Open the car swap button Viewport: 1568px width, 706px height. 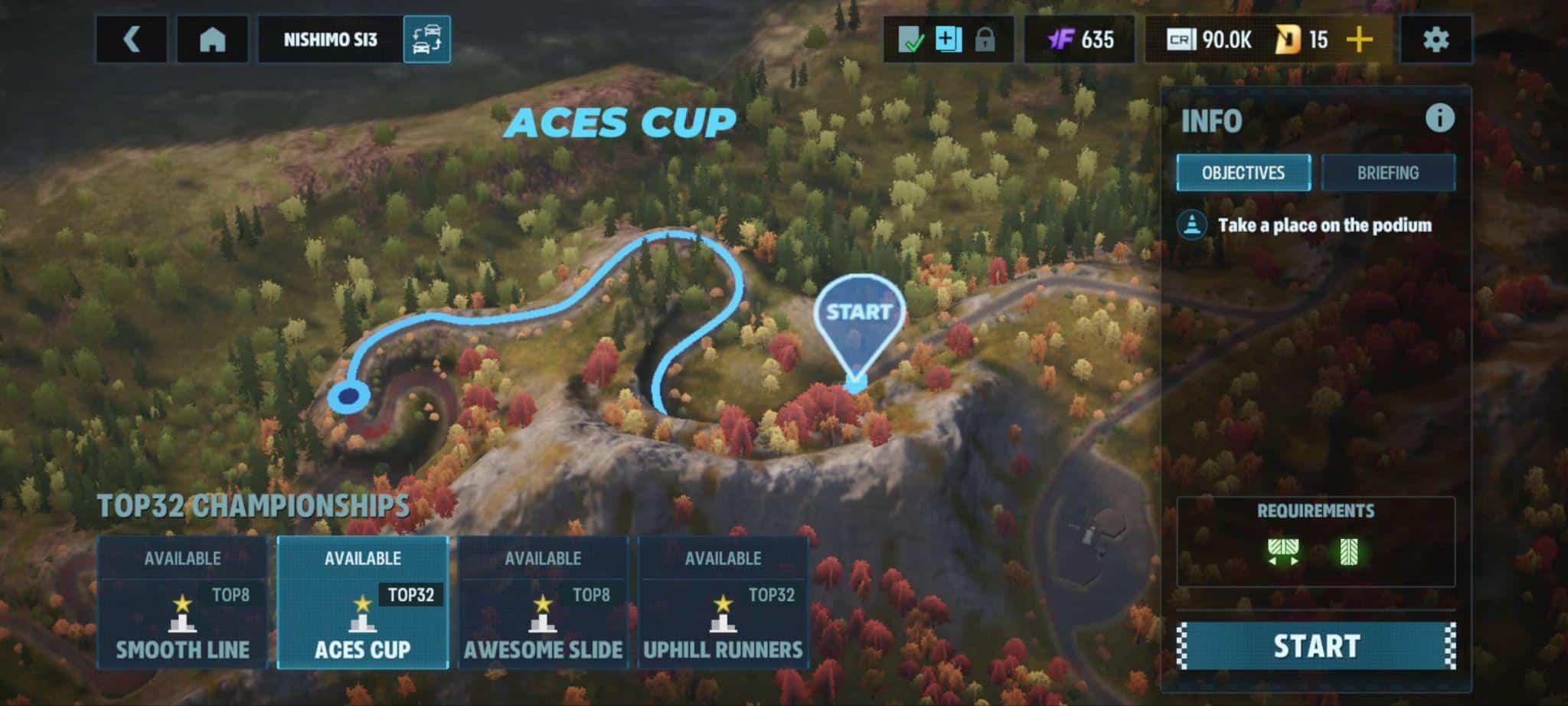[426, 40]
